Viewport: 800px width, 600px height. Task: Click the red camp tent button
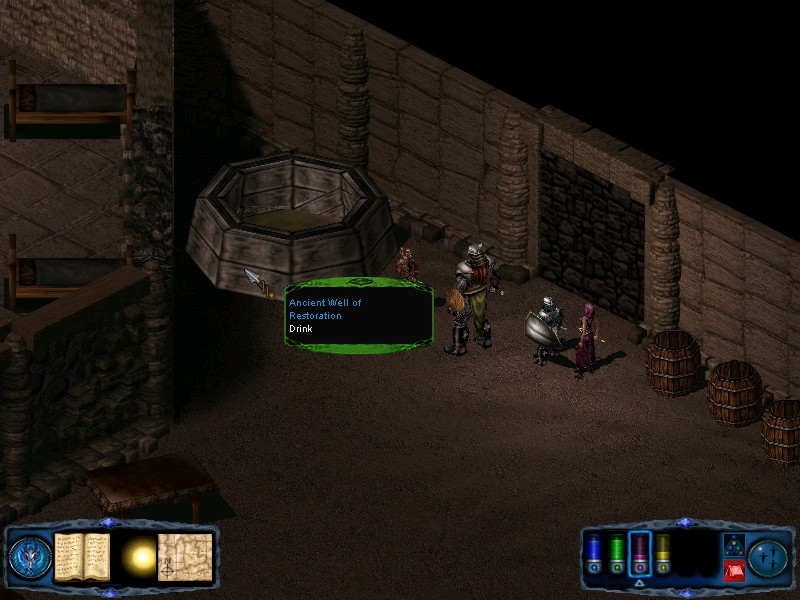[733, 571]
